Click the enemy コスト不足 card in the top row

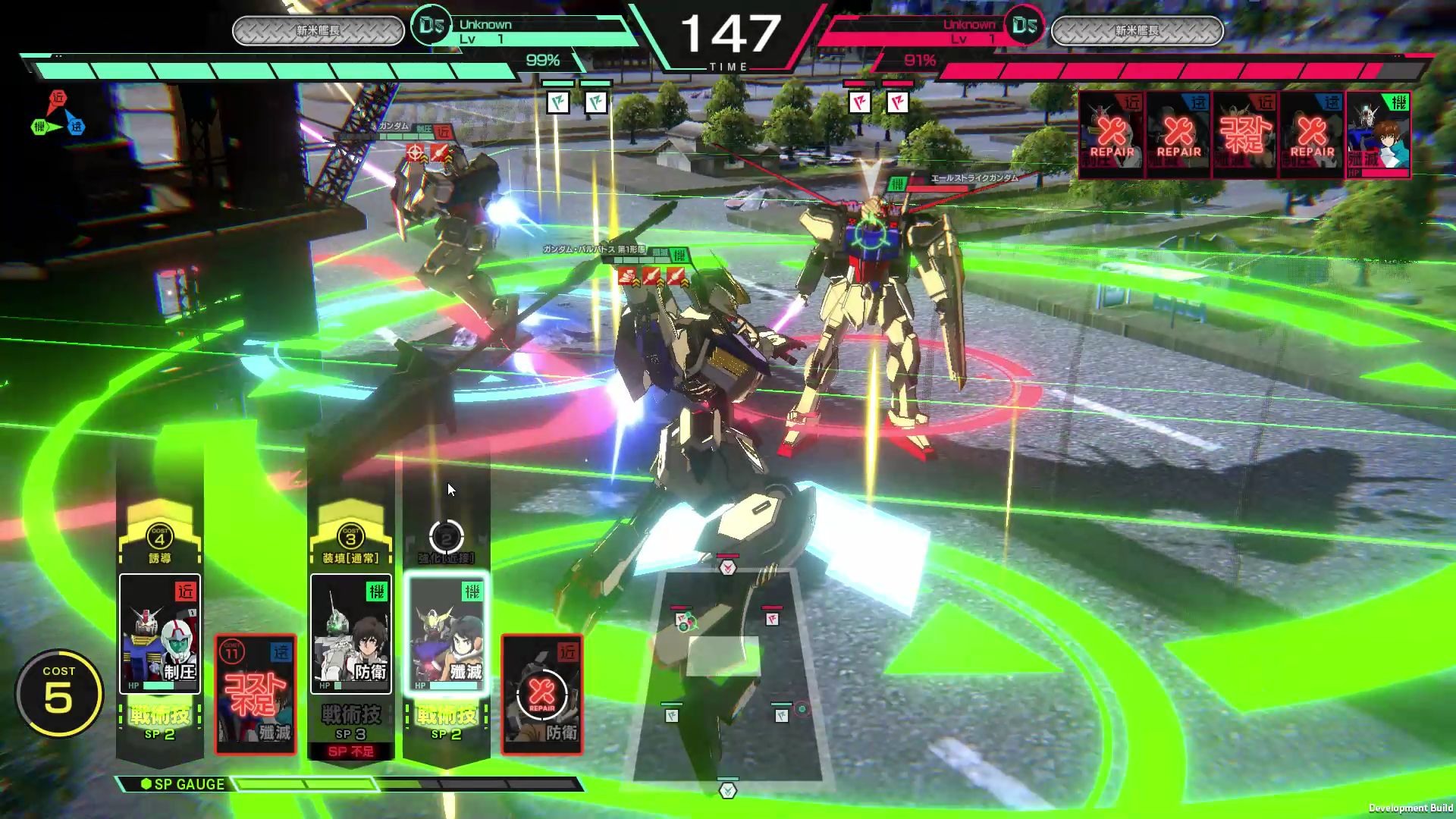pyautogui.click(x=1244, y=135)
